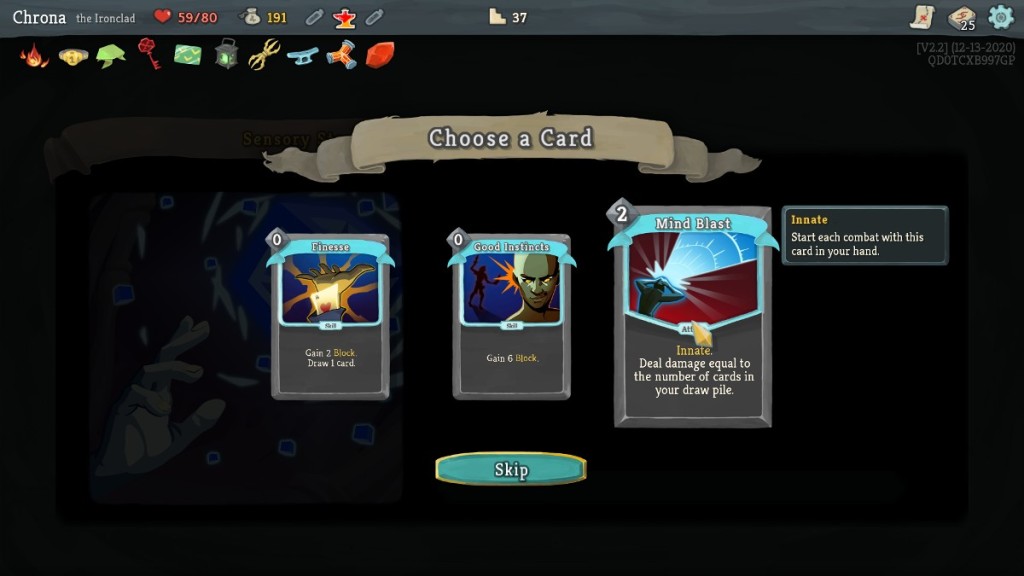Inspect the golden Vajra relic

(264, 54)
